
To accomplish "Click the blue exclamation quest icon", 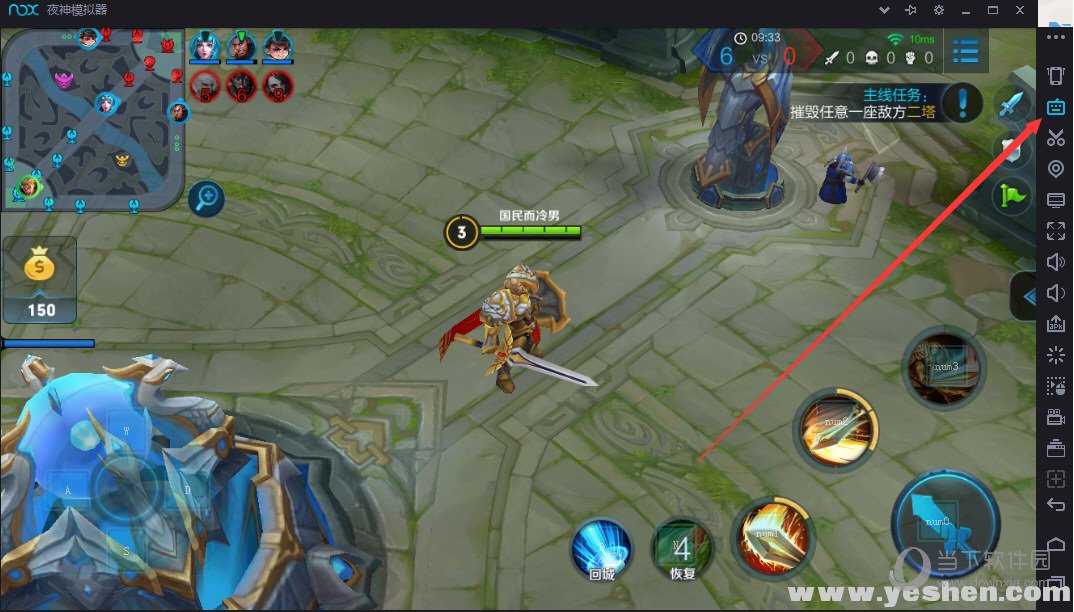I will point(964,102).
